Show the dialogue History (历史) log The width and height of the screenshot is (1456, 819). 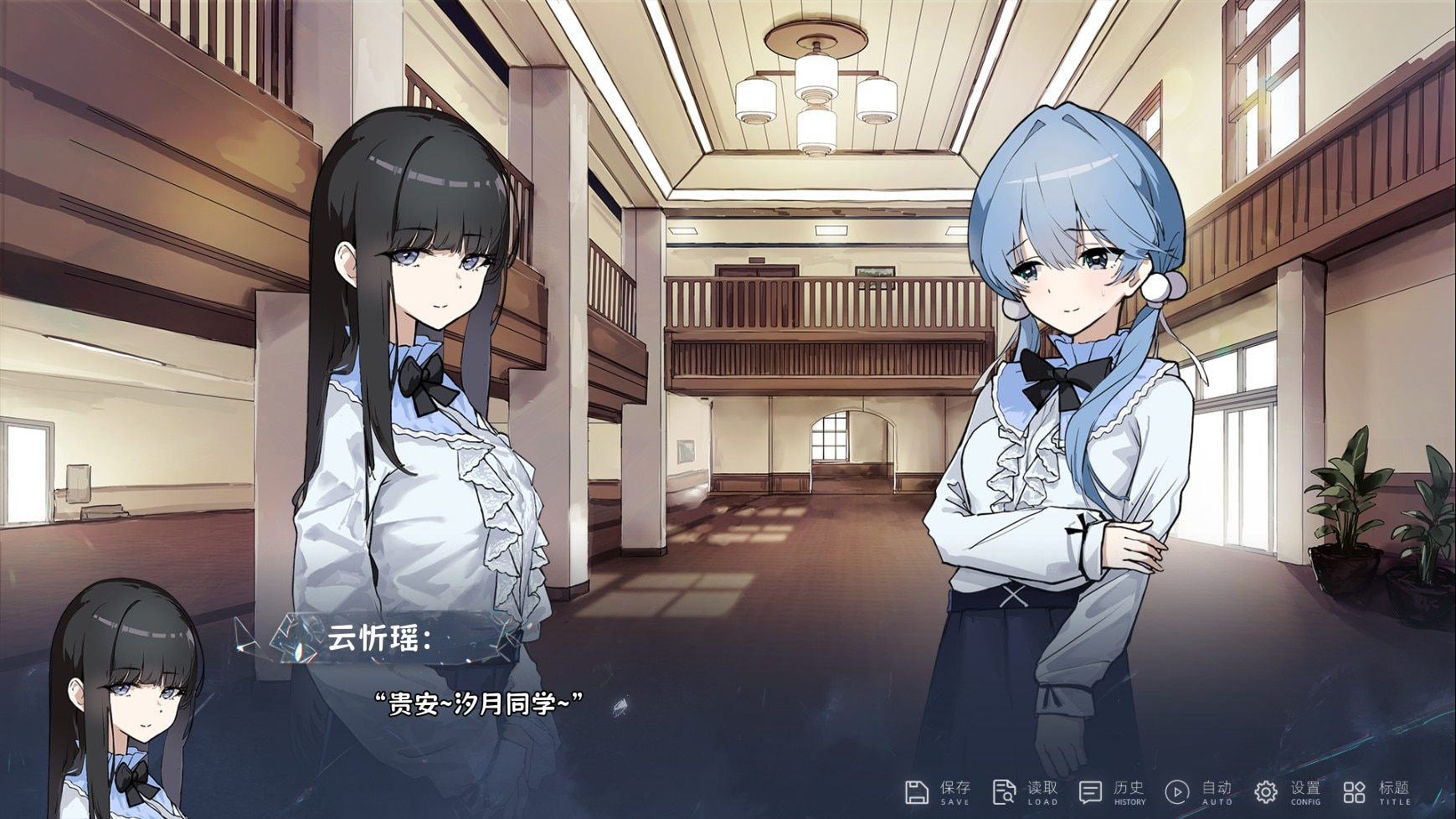(1112, 791)
